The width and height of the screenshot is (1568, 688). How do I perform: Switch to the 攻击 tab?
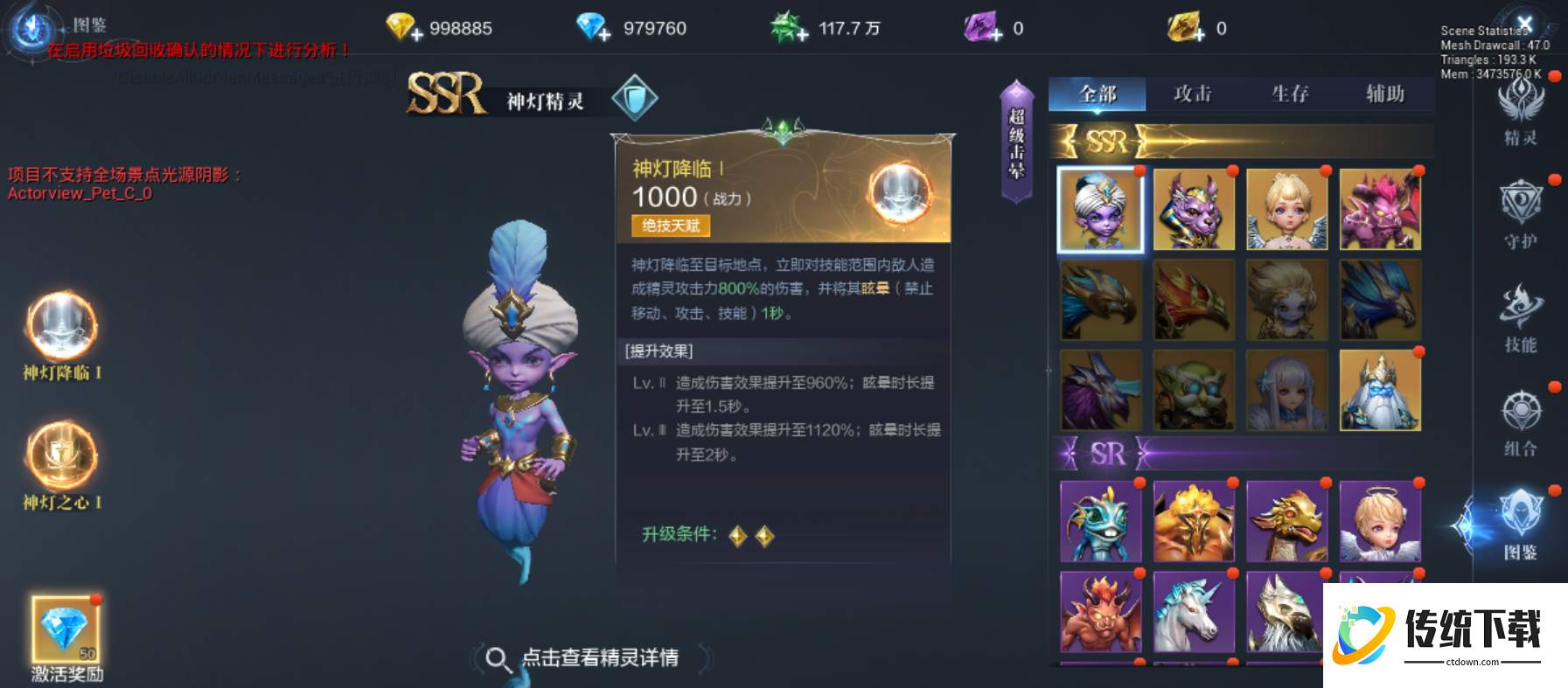tap(1195, 94)
